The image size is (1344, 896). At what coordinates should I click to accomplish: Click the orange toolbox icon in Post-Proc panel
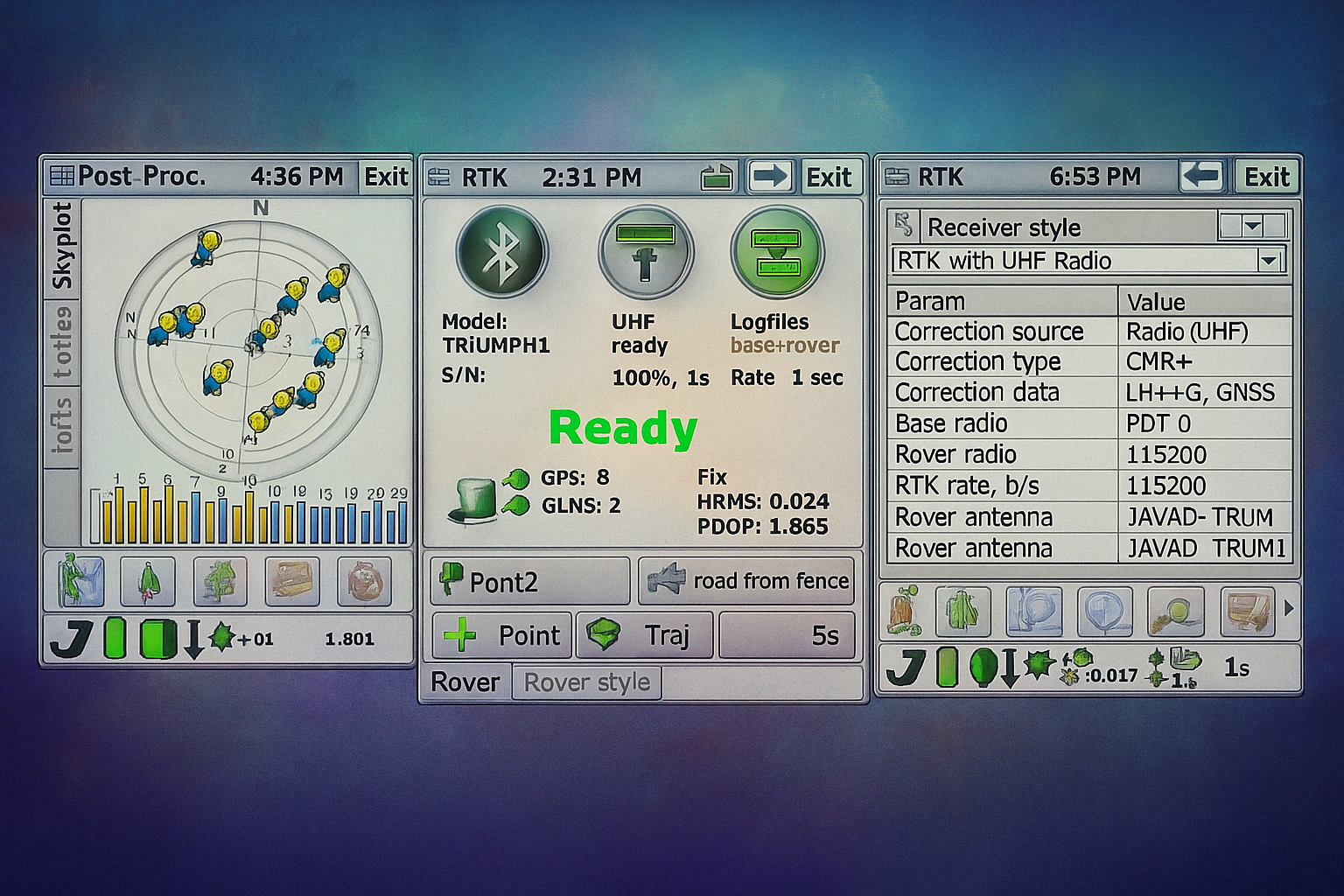tap(295, 581)
